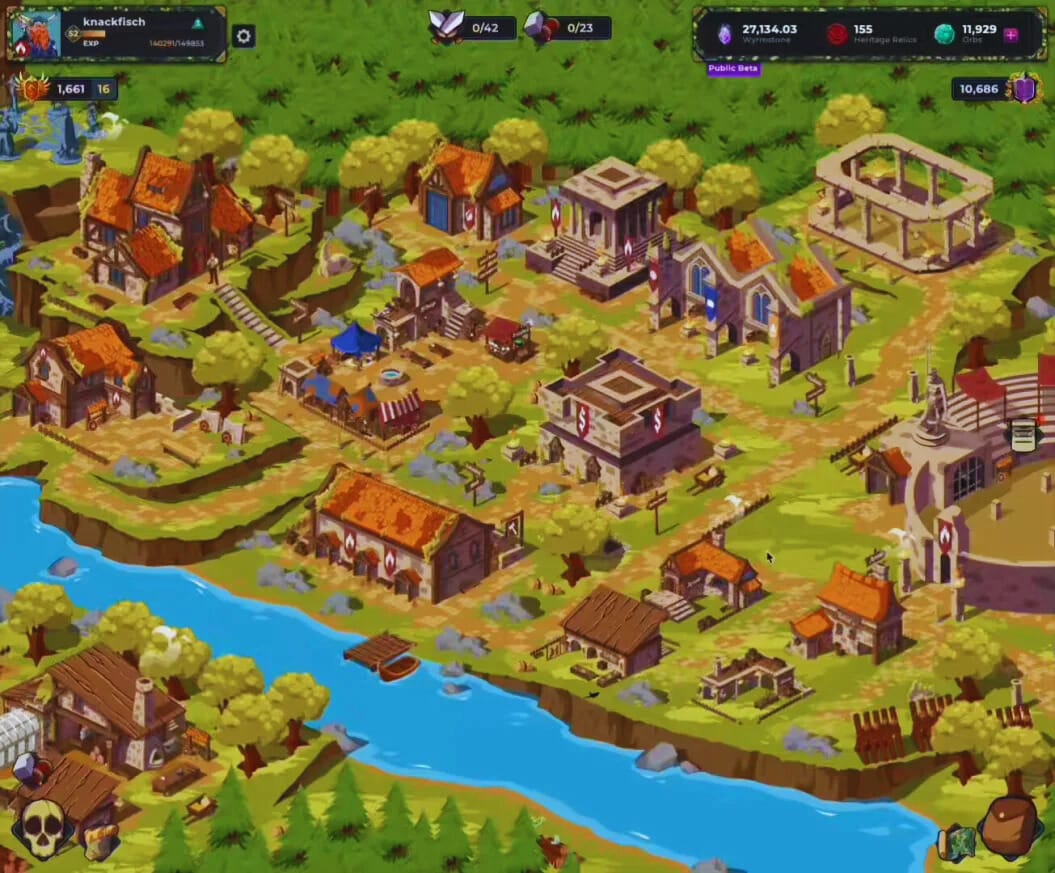1055x873 pixels.
Task: Click the crystal and ore resource icon
Action: [x=26, y=768]
